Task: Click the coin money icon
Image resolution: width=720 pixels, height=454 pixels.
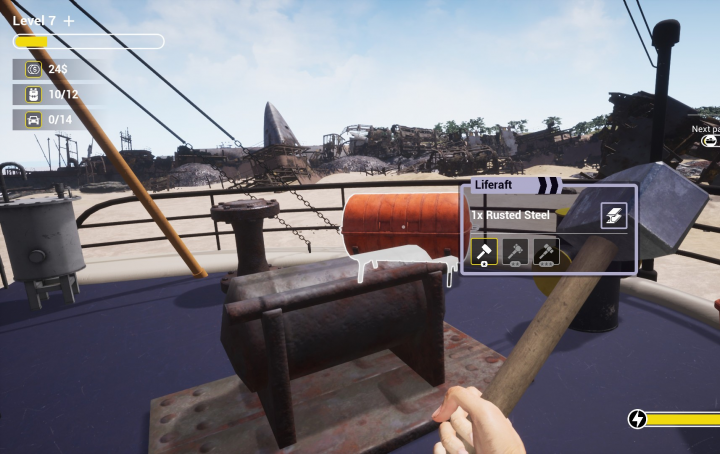Action: click(32, 69)
